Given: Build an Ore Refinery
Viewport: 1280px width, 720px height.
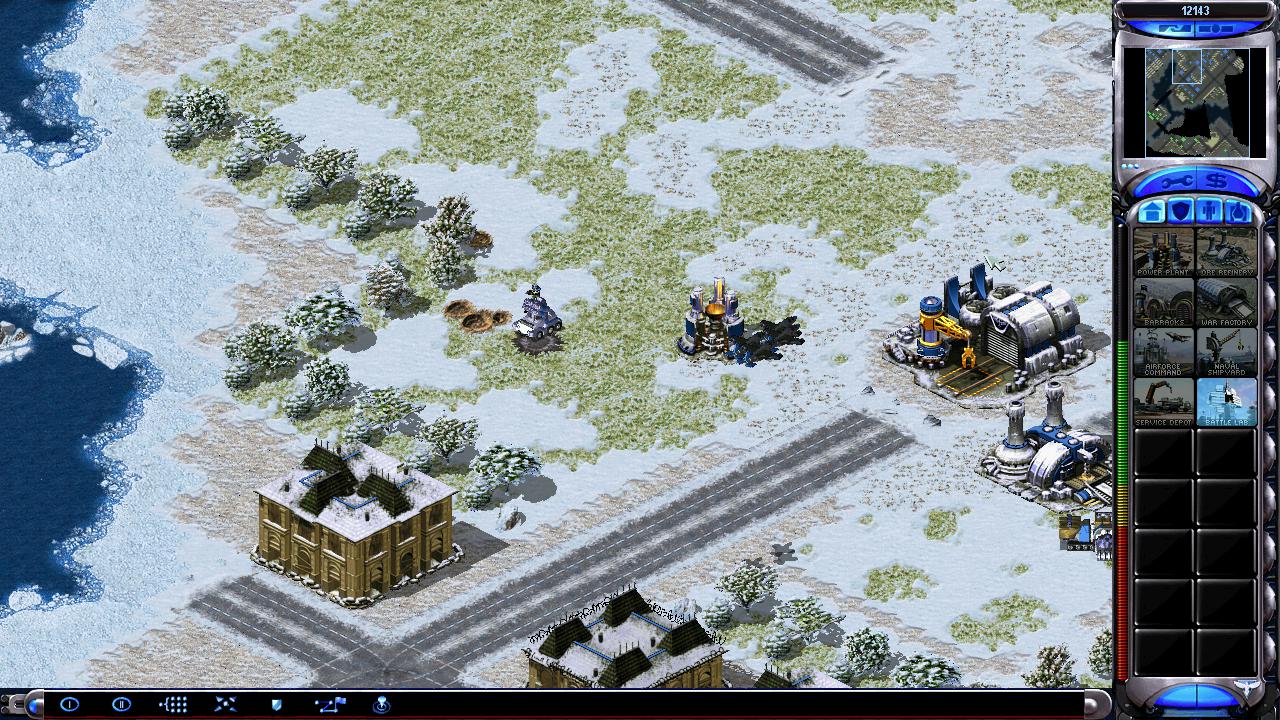Looking at the screenshot, I should pos(1226,251).
